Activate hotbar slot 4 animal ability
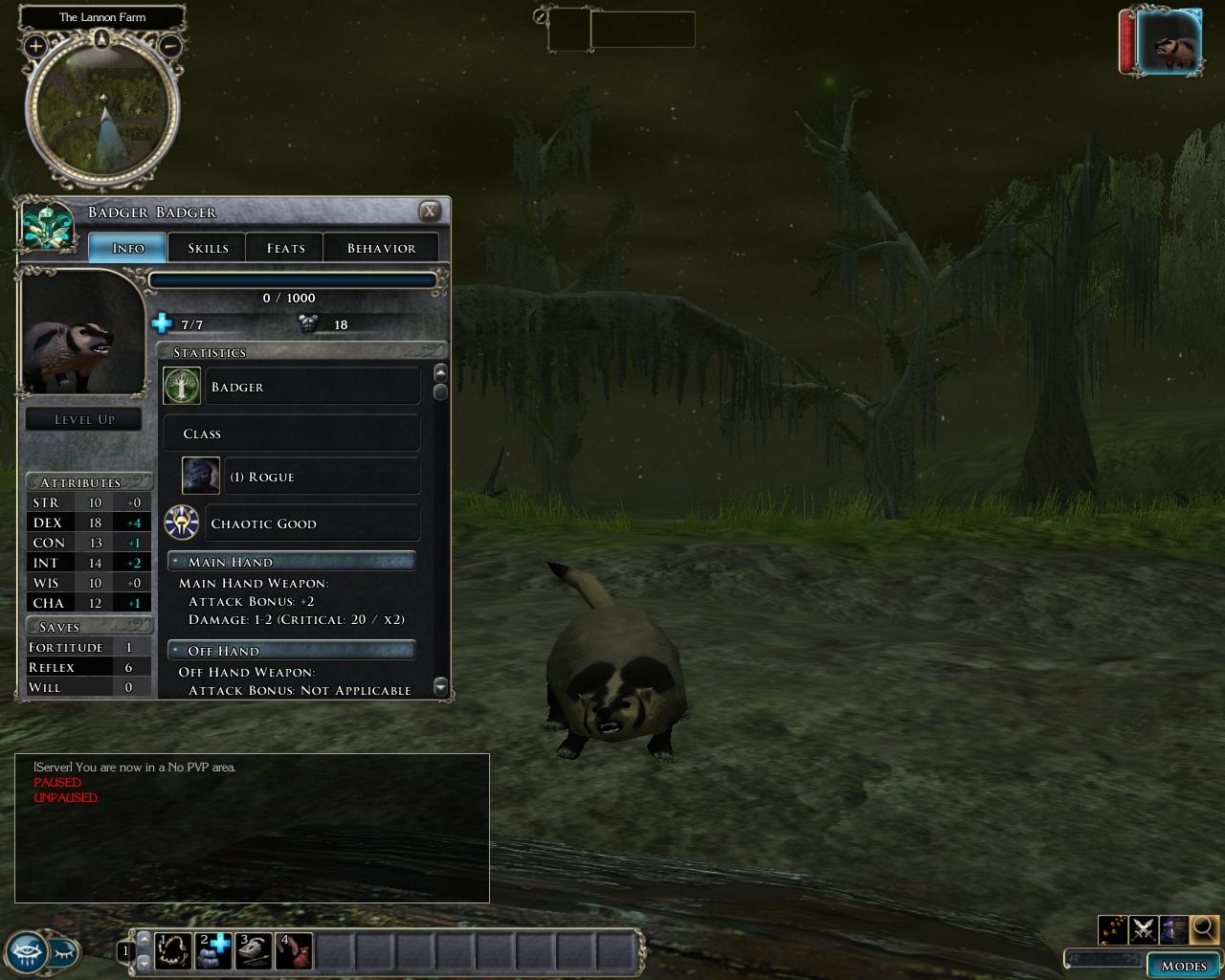1225x980 pixels. 294,951
